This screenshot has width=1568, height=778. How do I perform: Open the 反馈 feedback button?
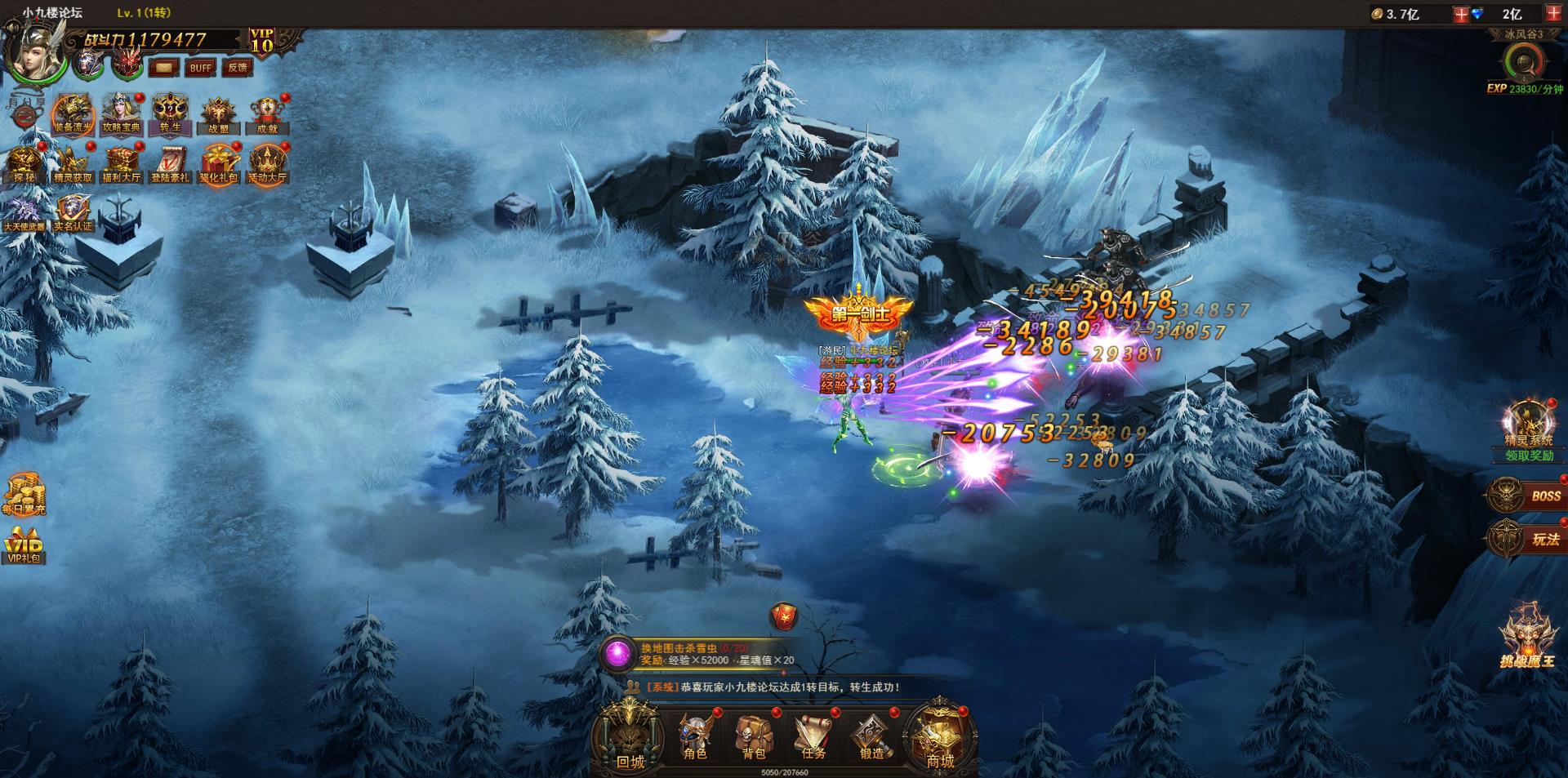click(238, 68)
